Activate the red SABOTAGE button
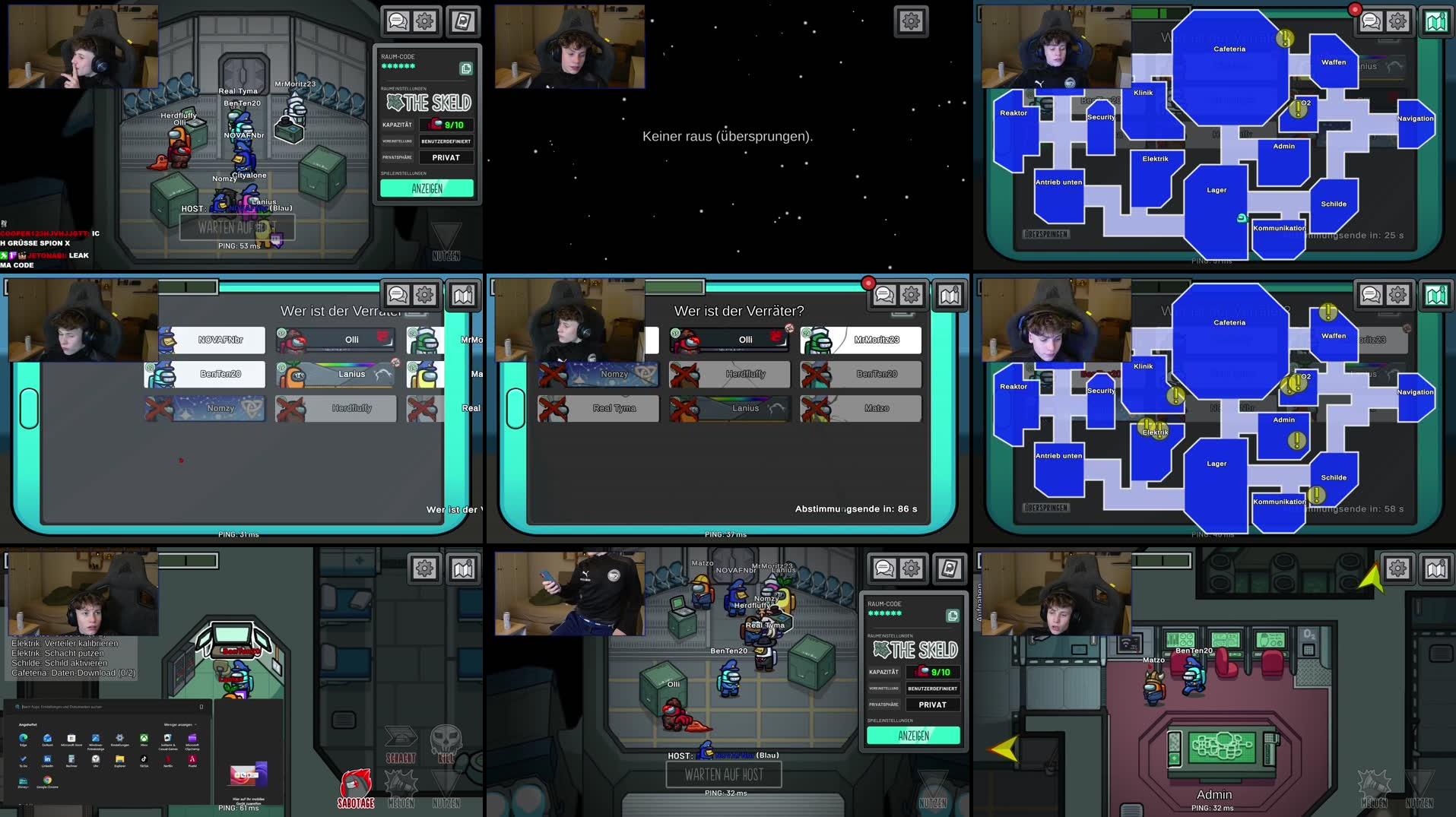The height and width of the screenshot is (817, 1456). [x=356, y=789]
